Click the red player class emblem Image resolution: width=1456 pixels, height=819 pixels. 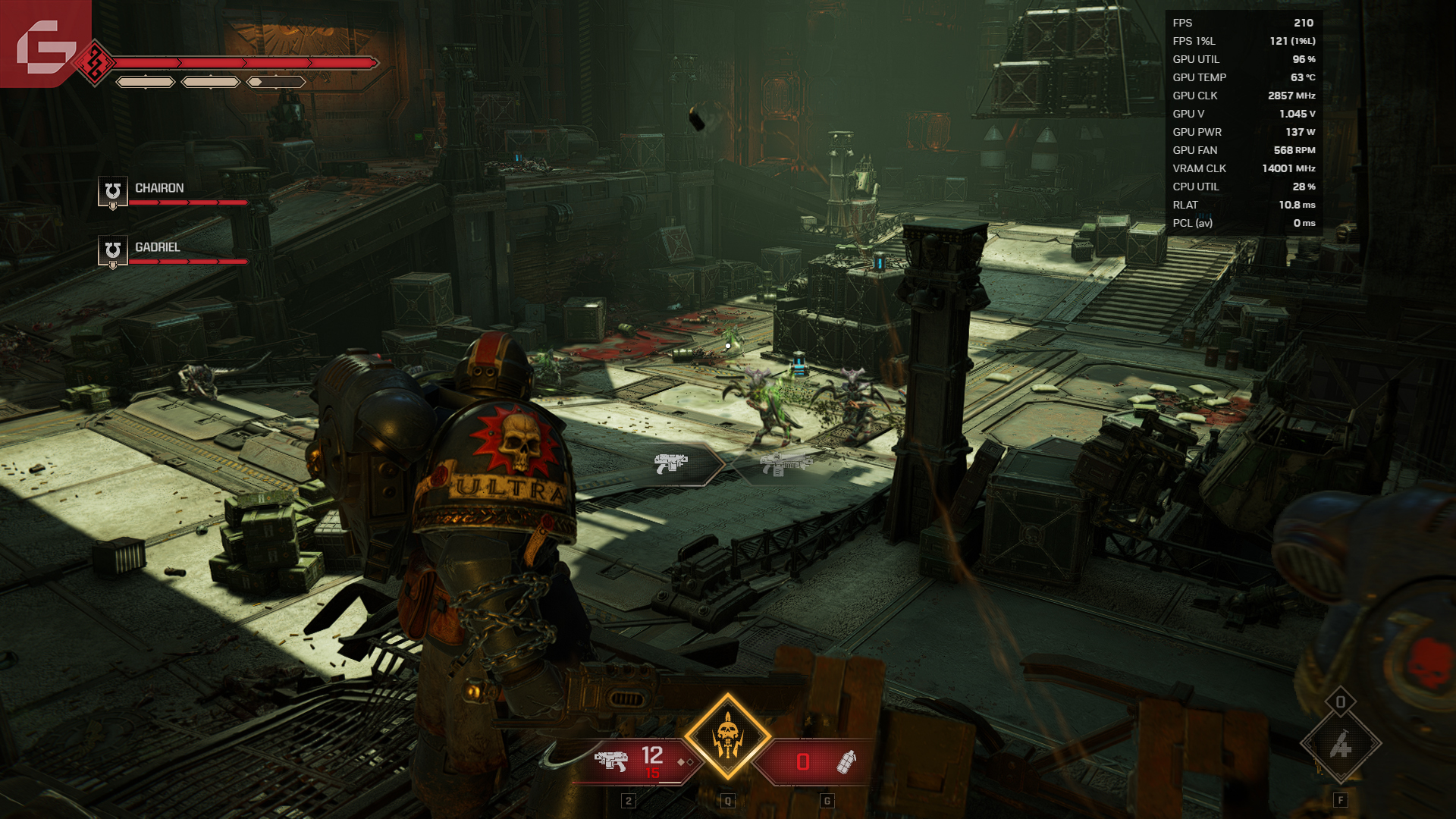(95, 63)
